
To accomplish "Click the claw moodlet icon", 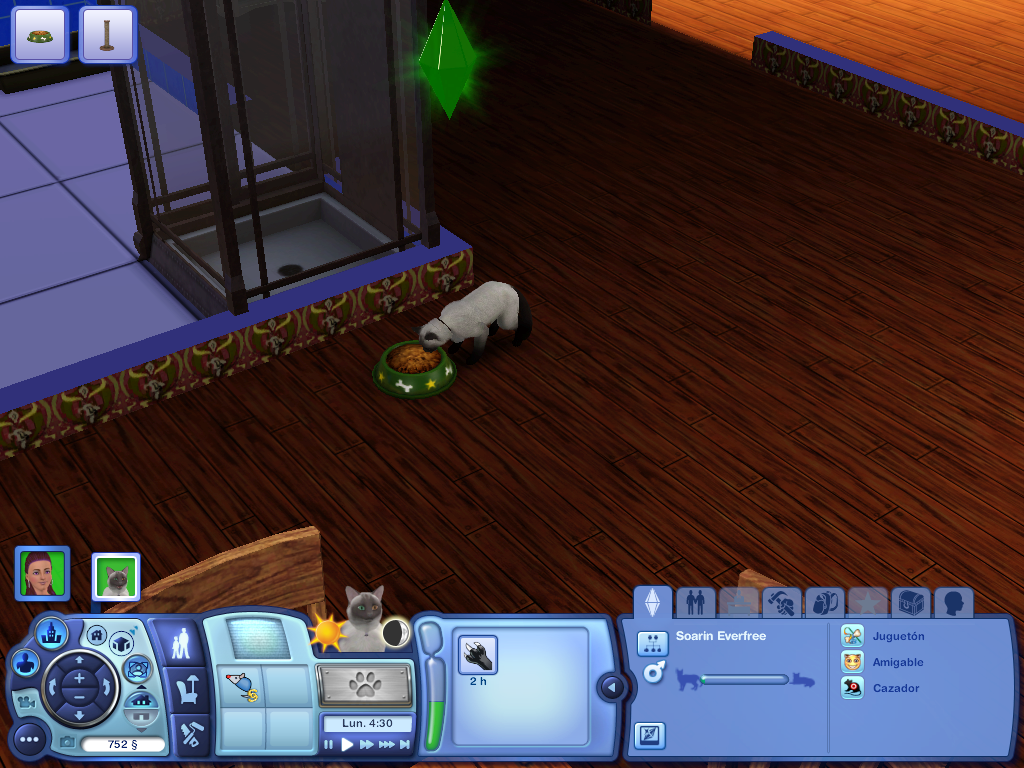I will [478, 656].
